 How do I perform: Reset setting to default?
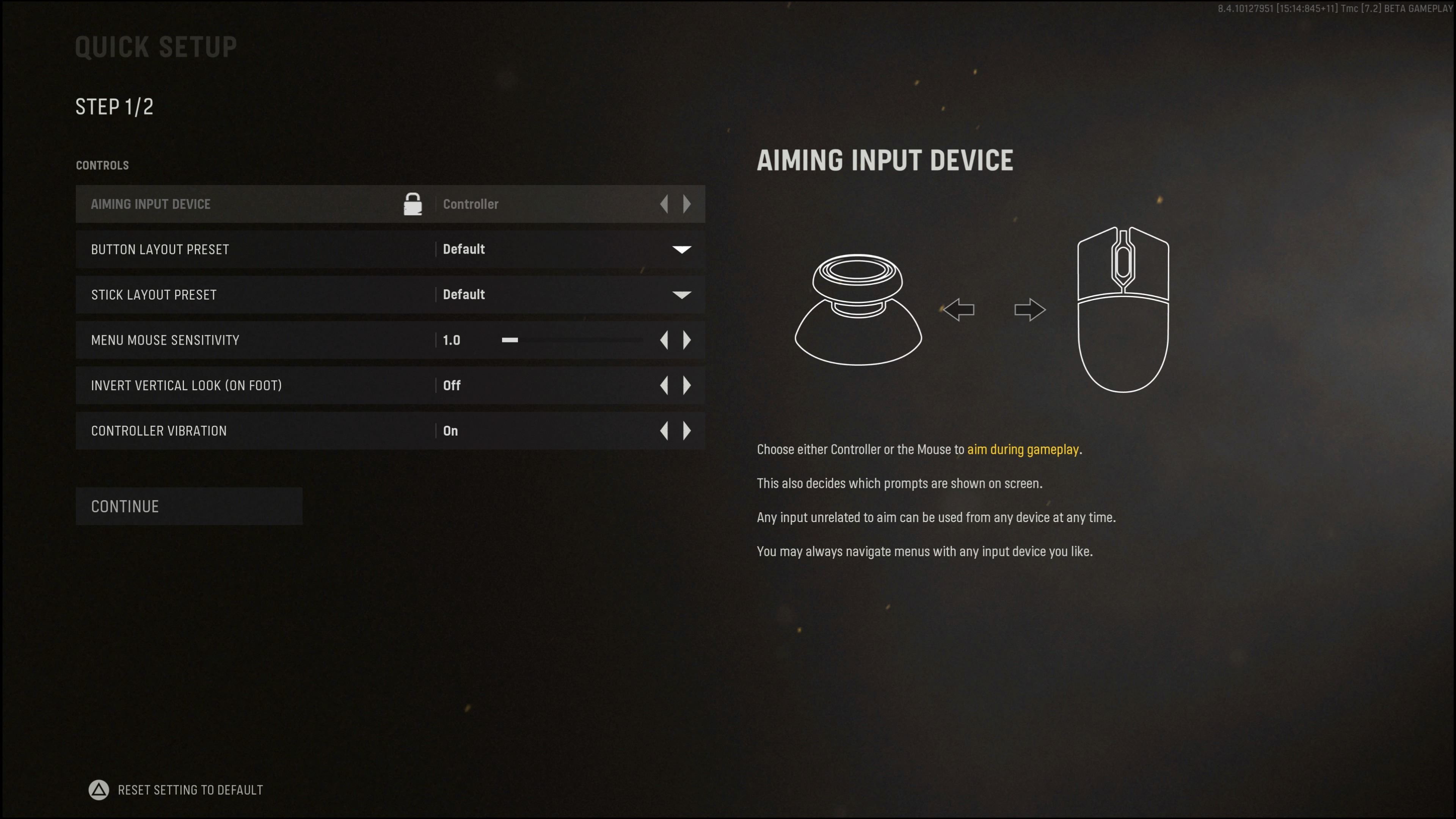[x=176, y=789]
